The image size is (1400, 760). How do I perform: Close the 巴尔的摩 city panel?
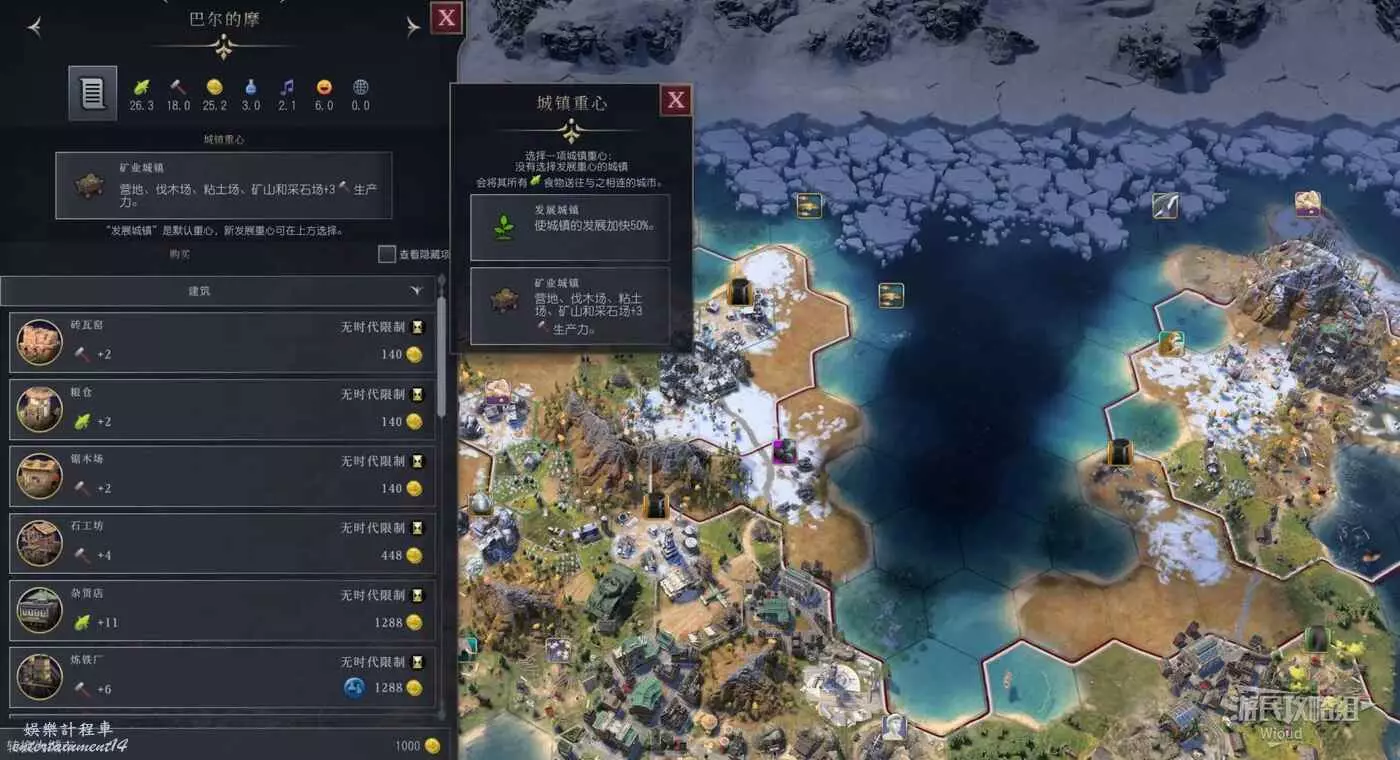click(446, 17)
